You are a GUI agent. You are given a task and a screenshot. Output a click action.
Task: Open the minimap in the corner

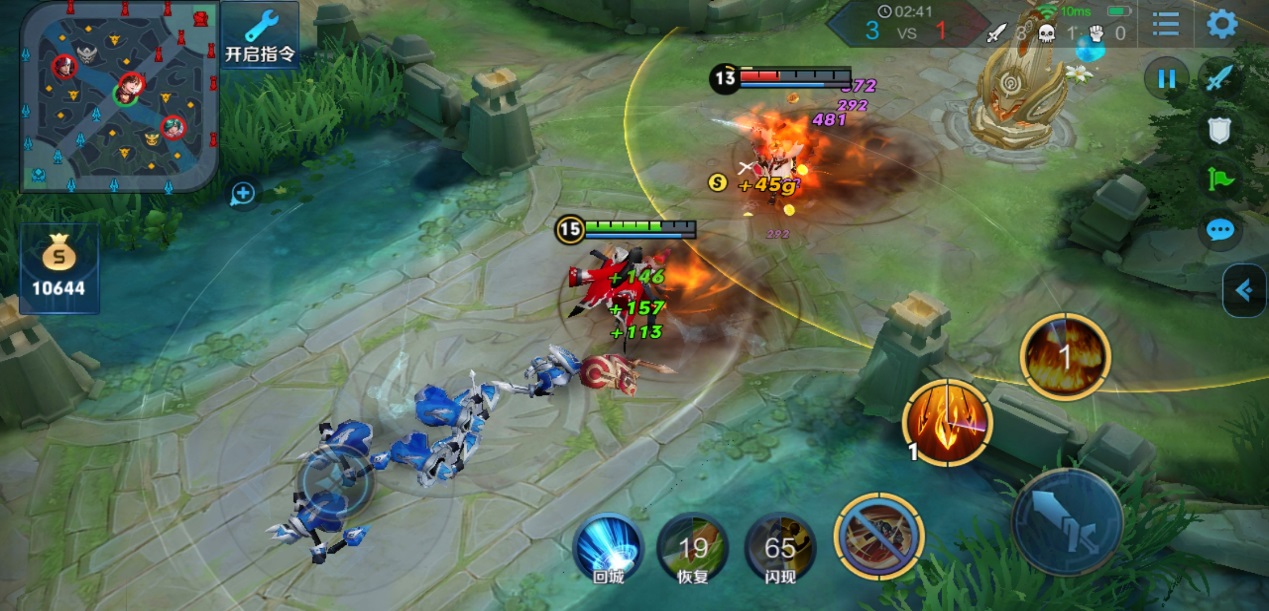pos(118,96)
